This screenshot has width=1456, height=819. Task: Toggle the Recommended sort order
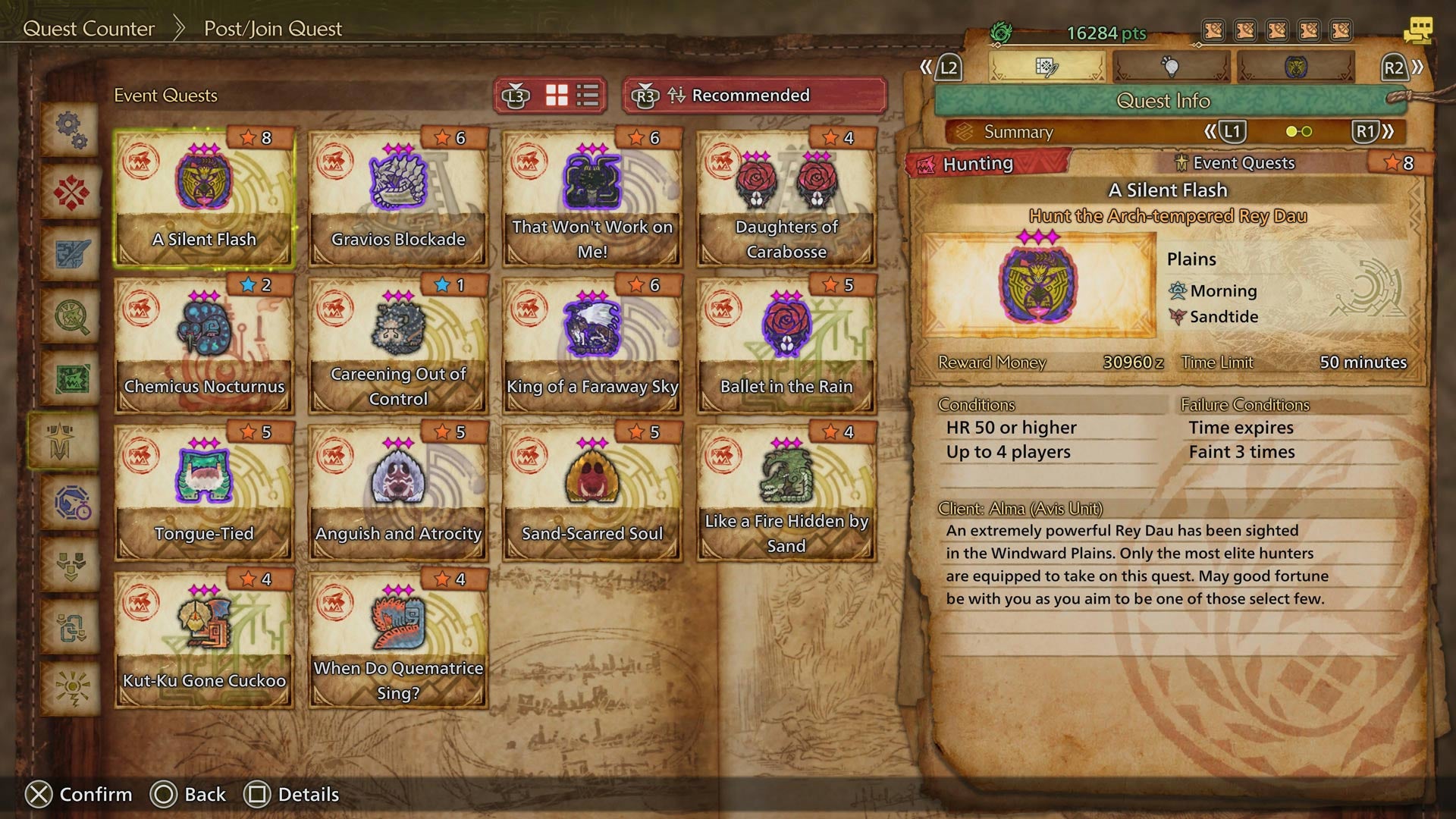[752, 96]
